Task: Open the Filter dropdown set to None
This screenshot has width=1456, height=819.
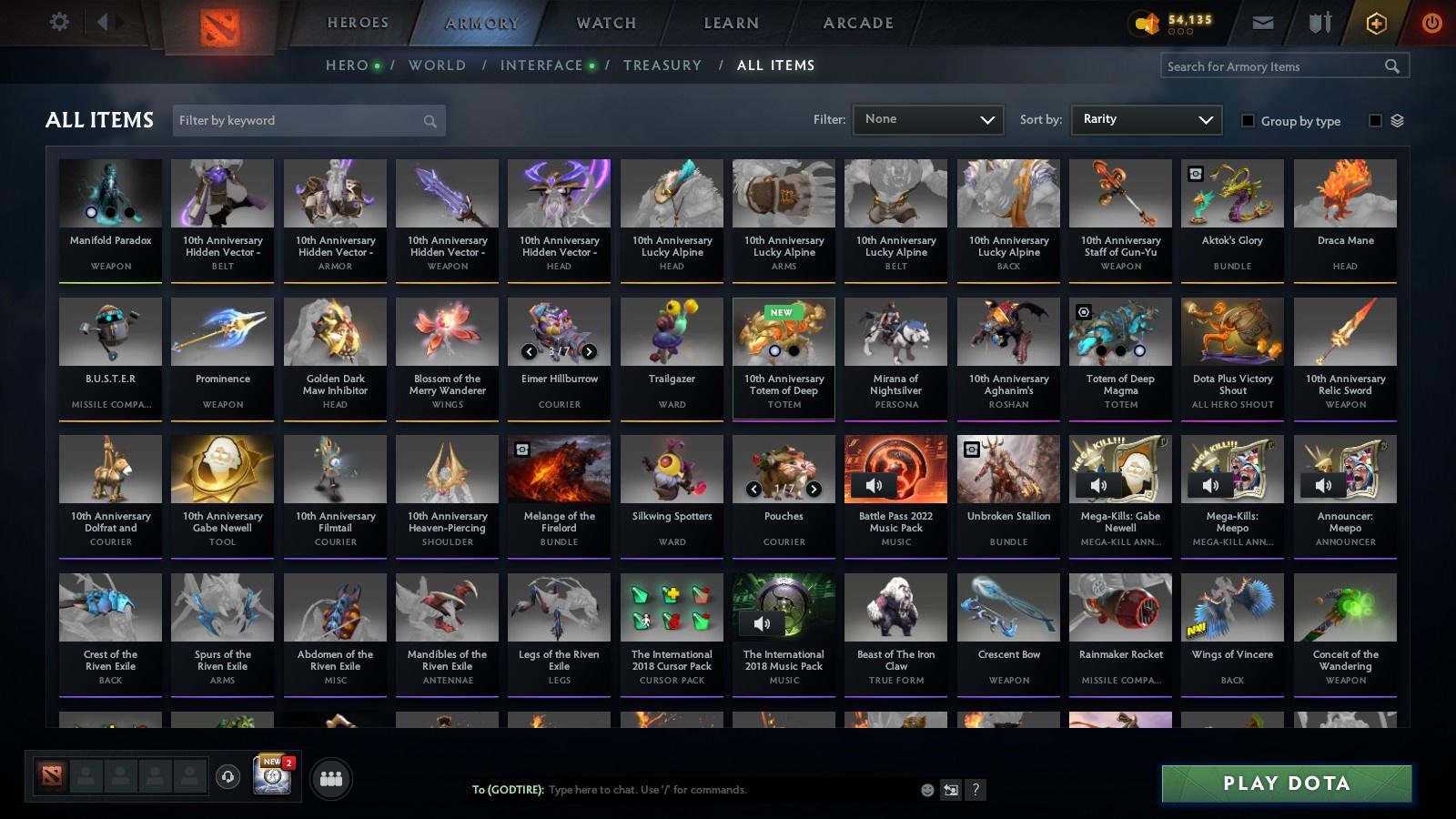Action: (927, 119)
